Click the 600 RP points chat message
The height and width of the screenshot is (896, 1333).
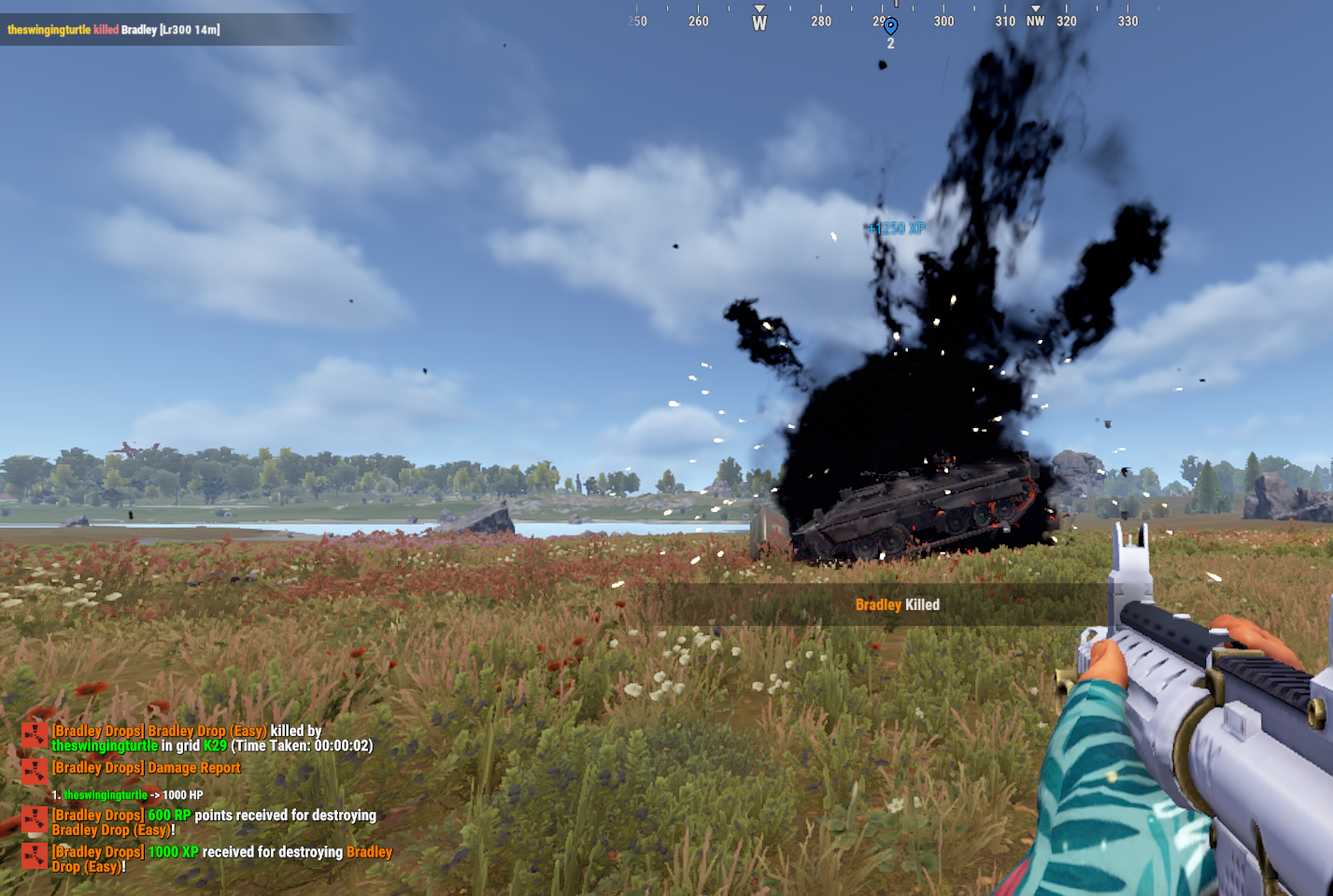point(214,822)
